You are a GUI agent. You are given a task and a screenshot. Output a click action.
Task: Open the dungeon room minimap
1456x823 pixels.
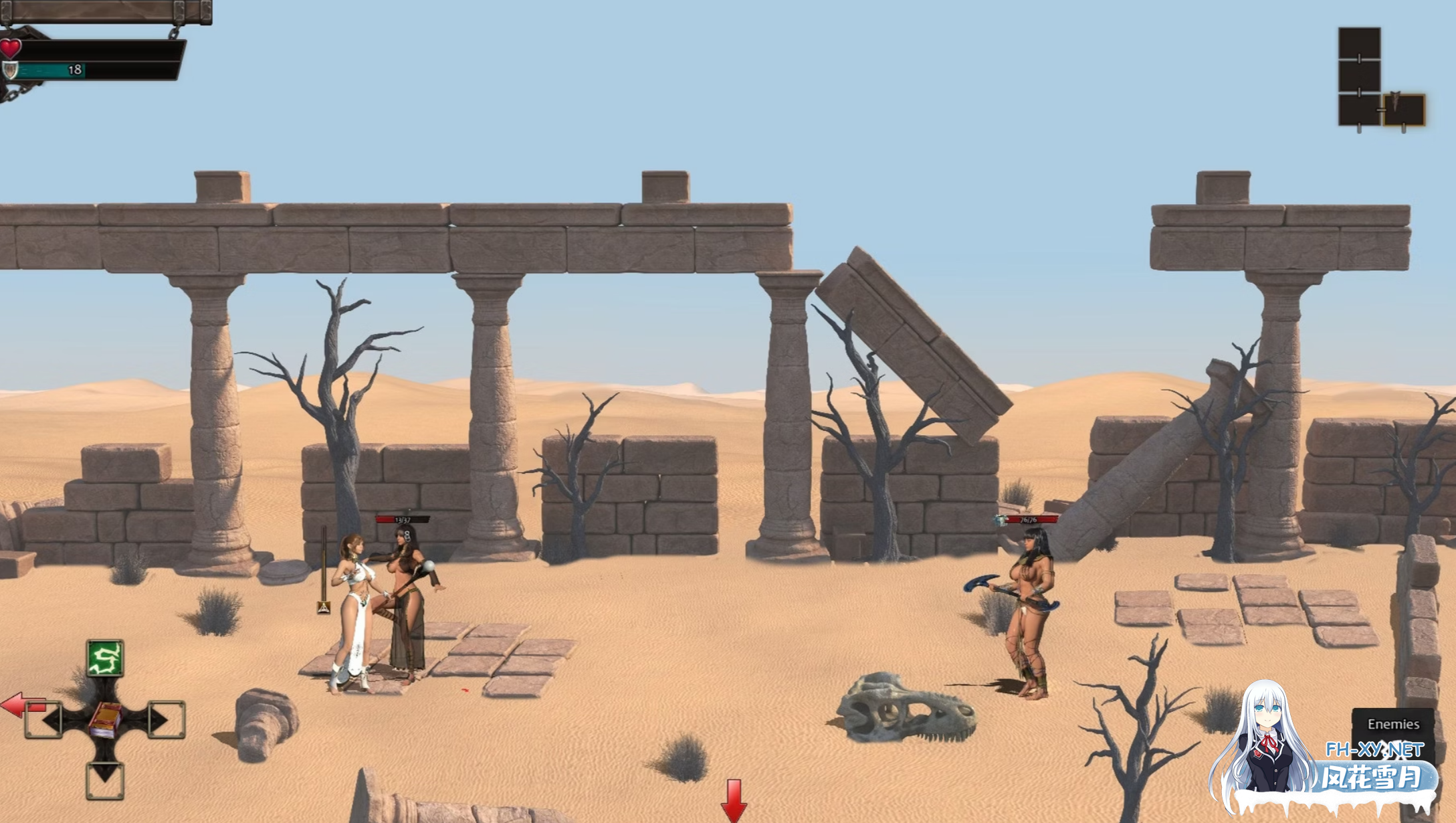1380,79
